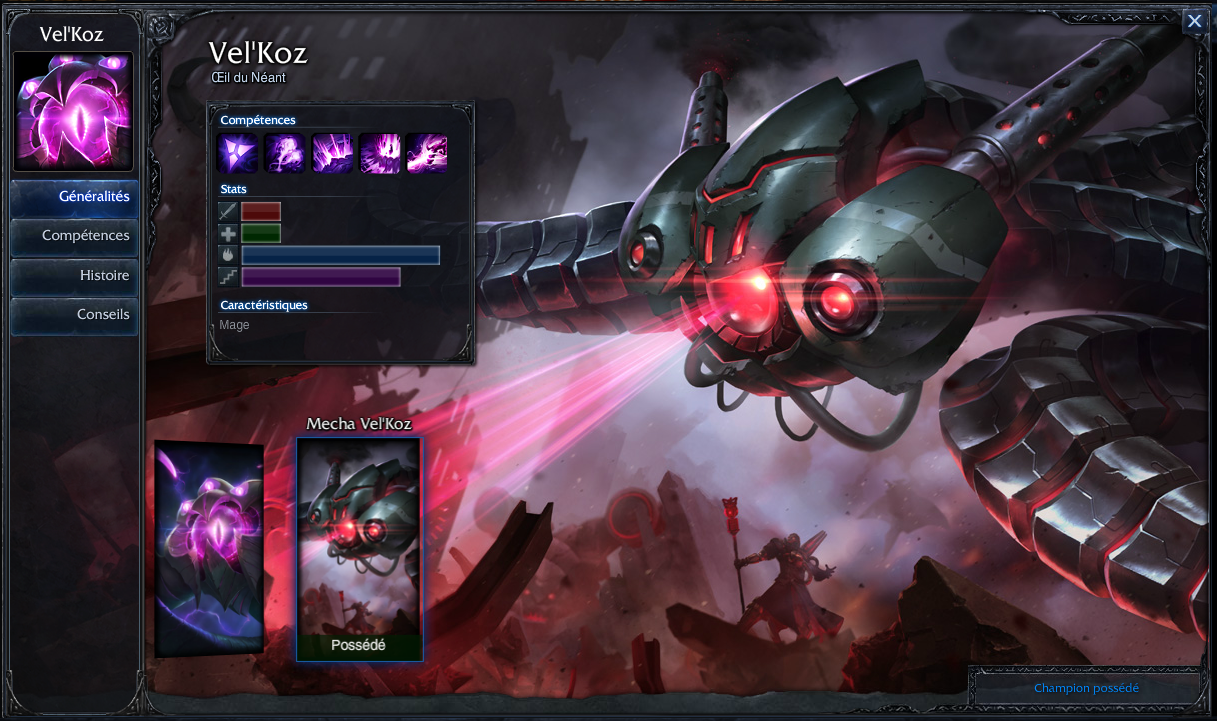The image size is (1217, 721).
Task: Click Vel'Koz's W ability icon
Action: pyautogui.click(x=332, y=154)
